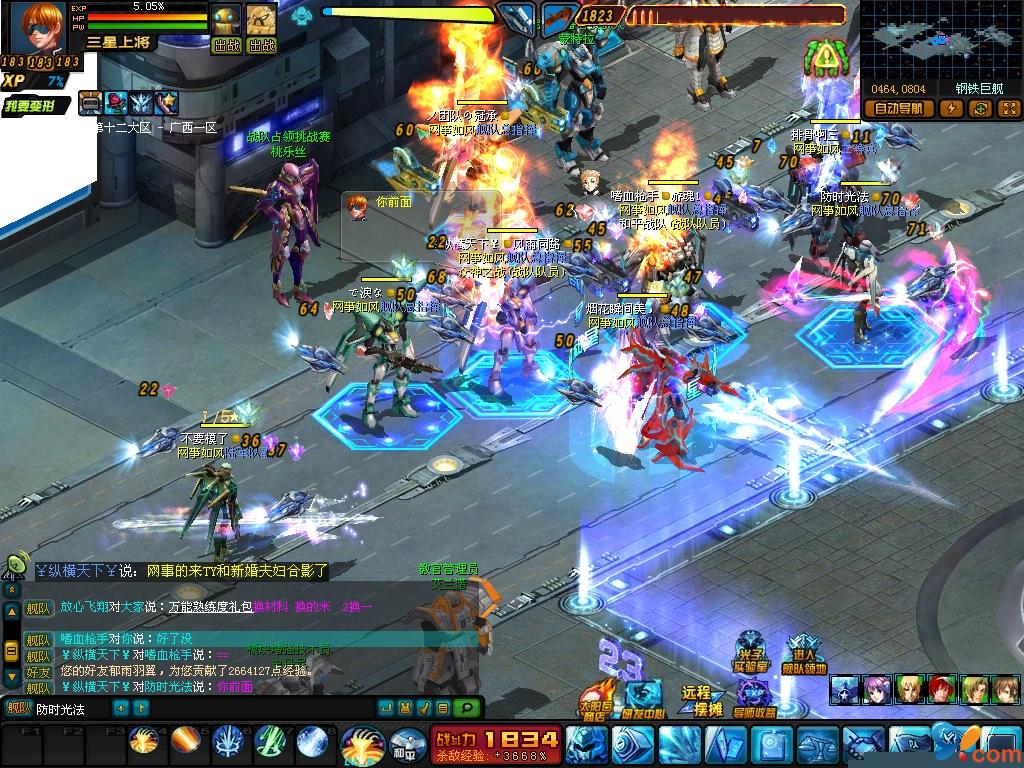Viewport: 1024px width, 768px height.
Task: Click the green warning triangle alert icon
Action: click(826, 60)
